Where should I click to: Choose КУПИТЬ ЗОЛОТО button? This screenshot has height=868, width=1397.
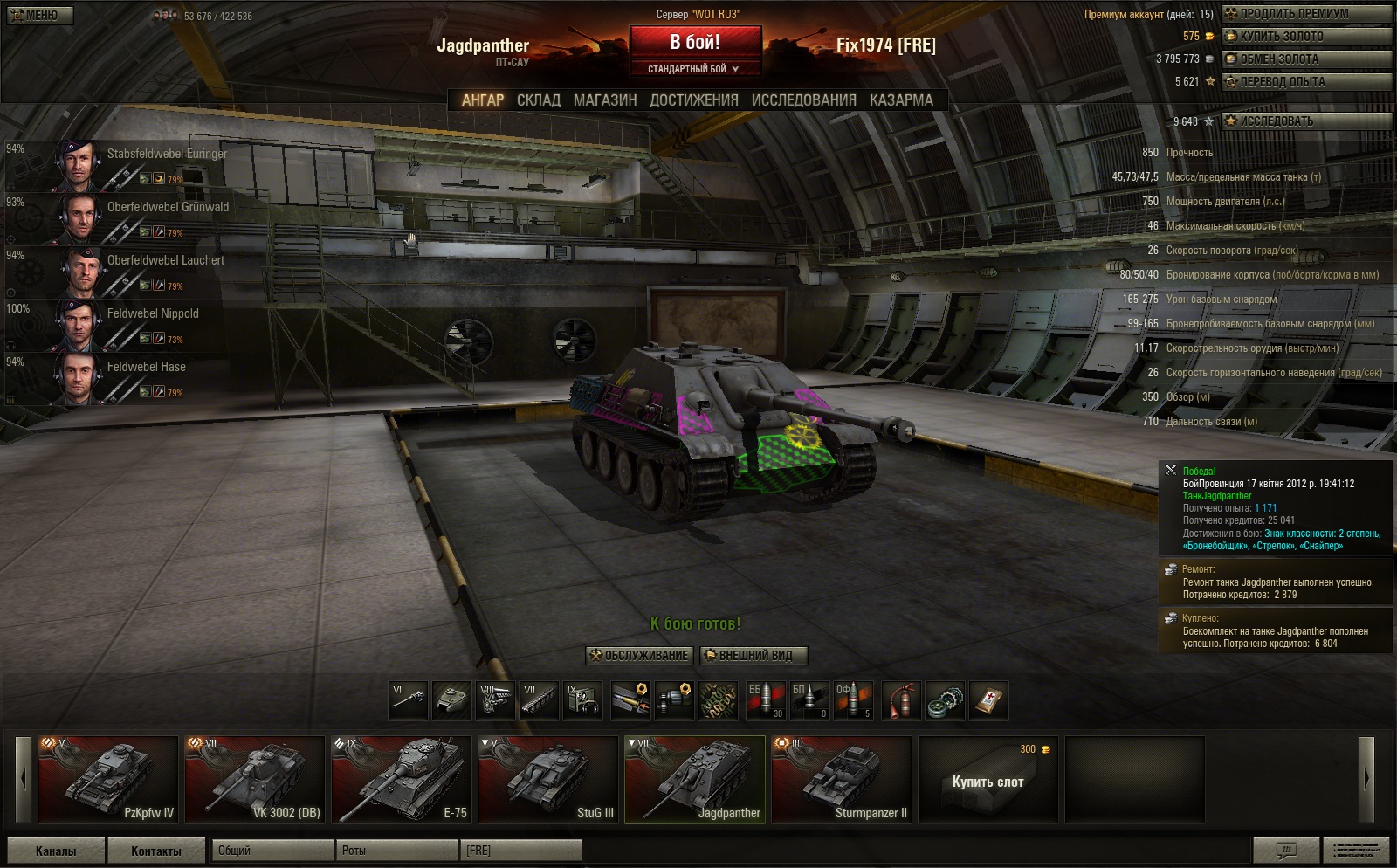click(1306, 37)
